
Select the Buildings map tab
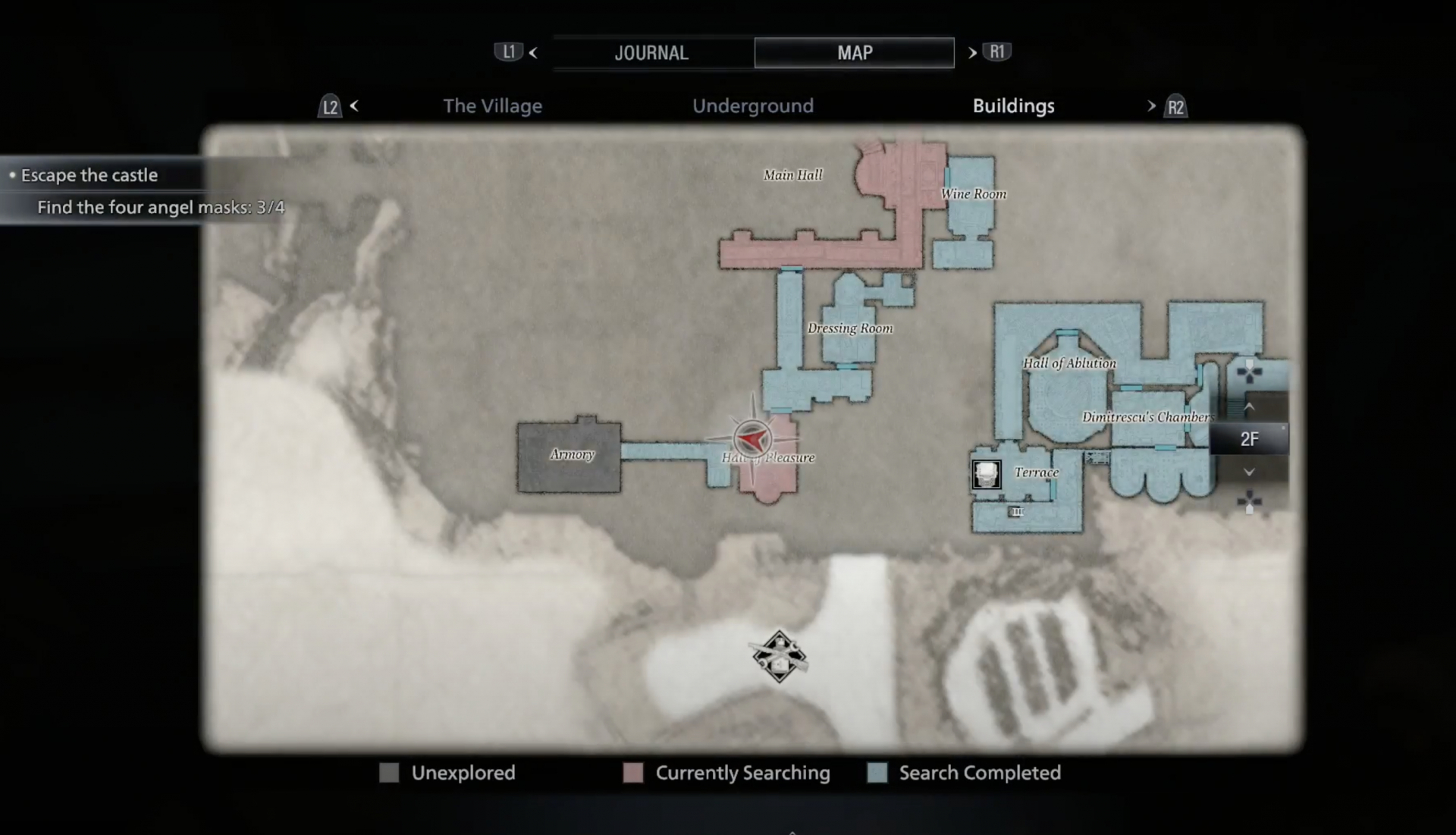pyautogui.click(x=1013, y=106)
